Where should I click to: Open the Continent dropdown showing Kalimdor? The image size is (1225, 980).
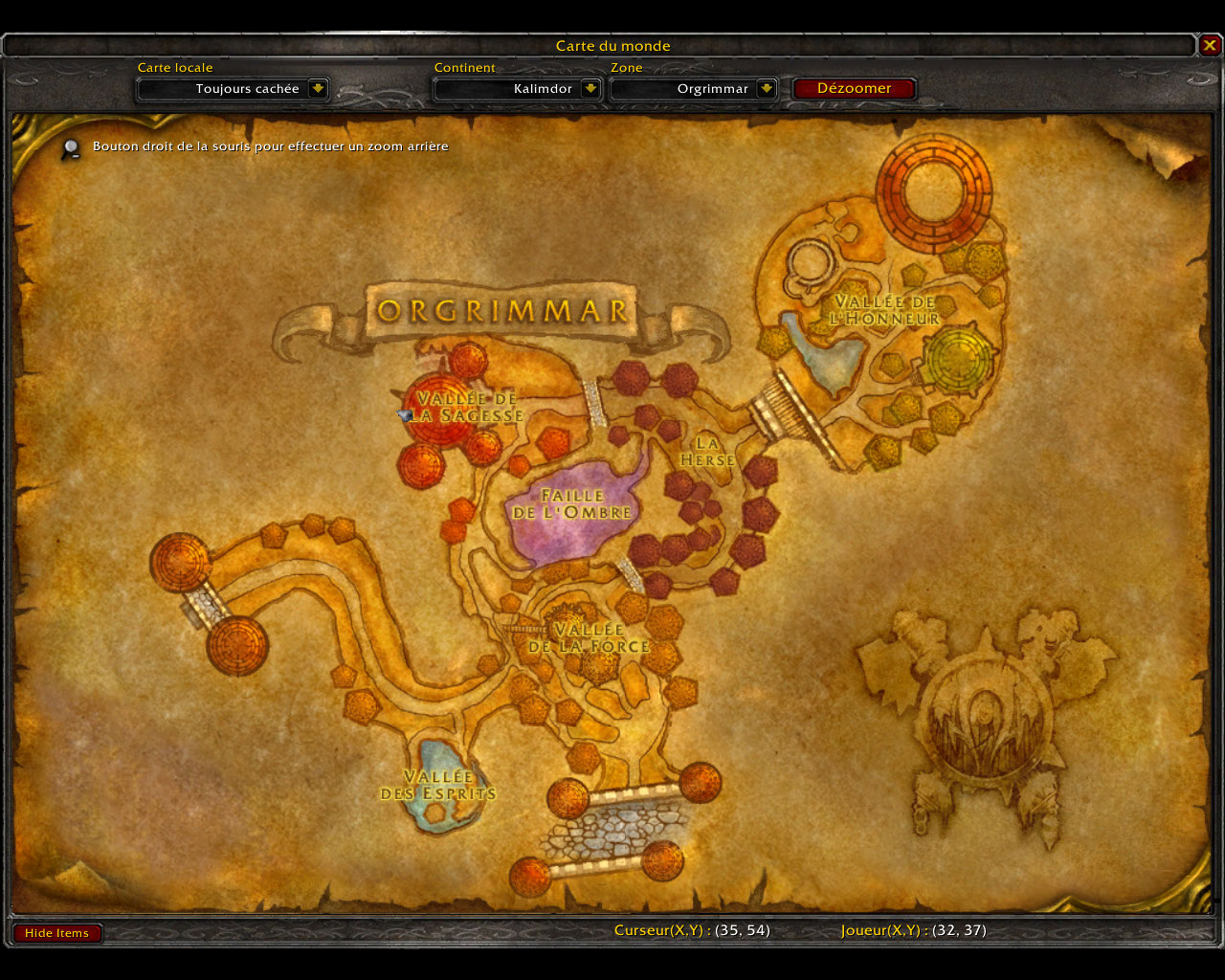click(590, 89)
